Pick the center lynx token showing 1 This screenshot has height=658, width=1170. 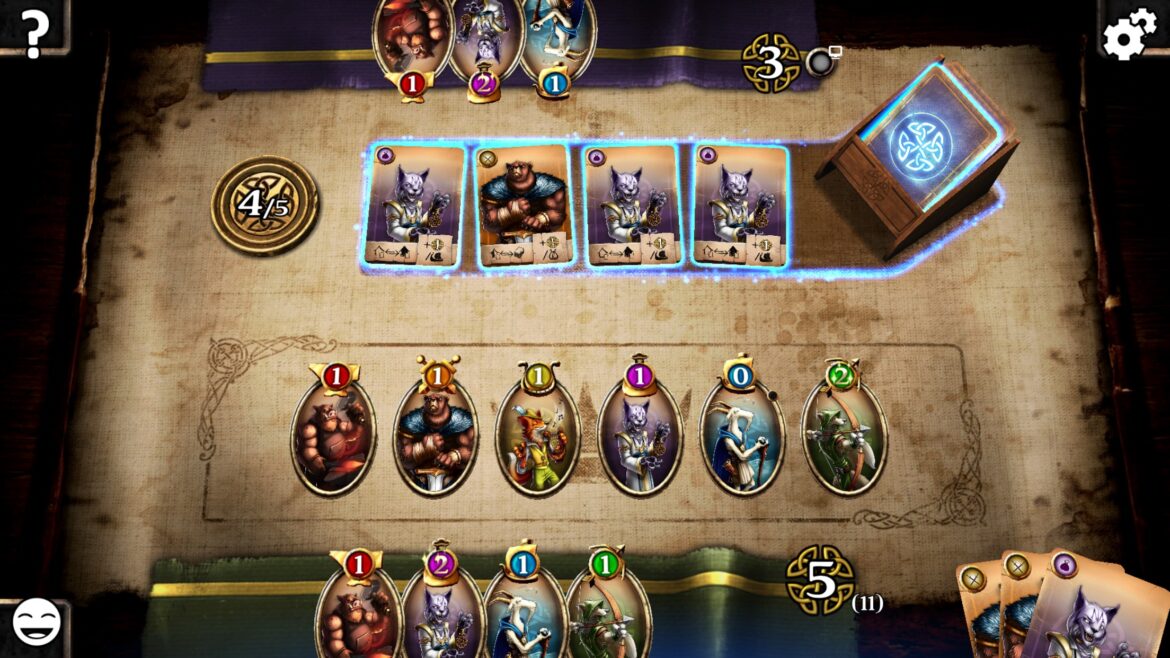click(640, 437)
